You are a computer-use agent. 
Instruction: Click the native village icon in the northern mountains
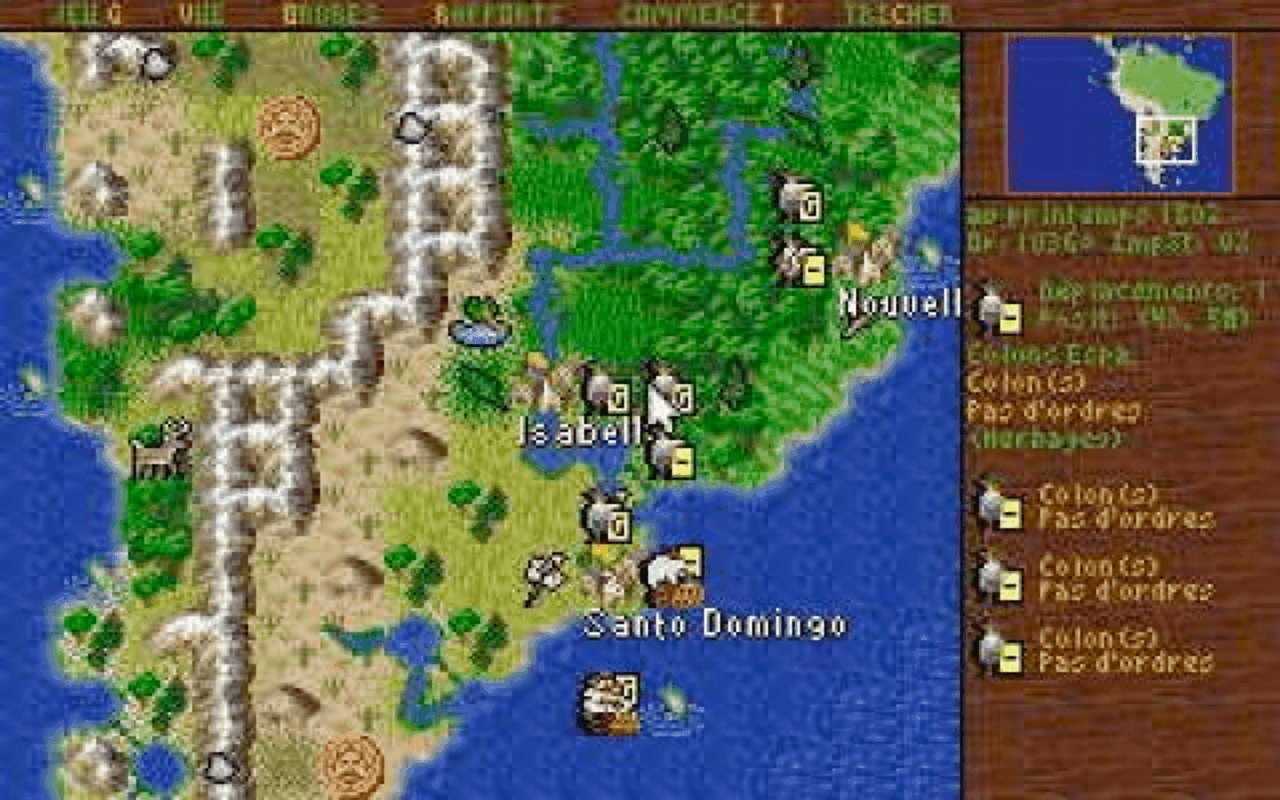(x=287, y=130)
